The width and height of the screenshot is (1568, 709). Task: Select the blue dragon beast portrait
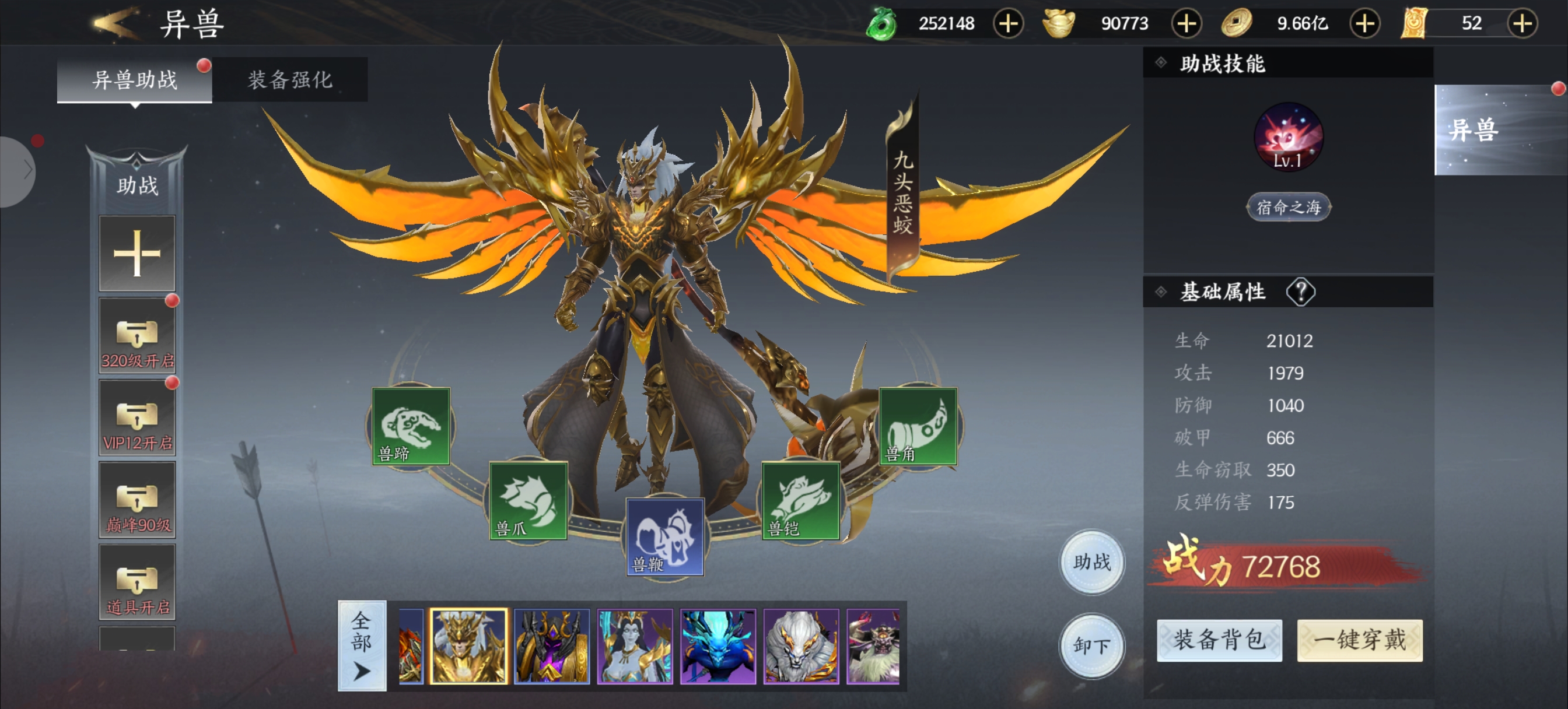click(x=717, y=646)
